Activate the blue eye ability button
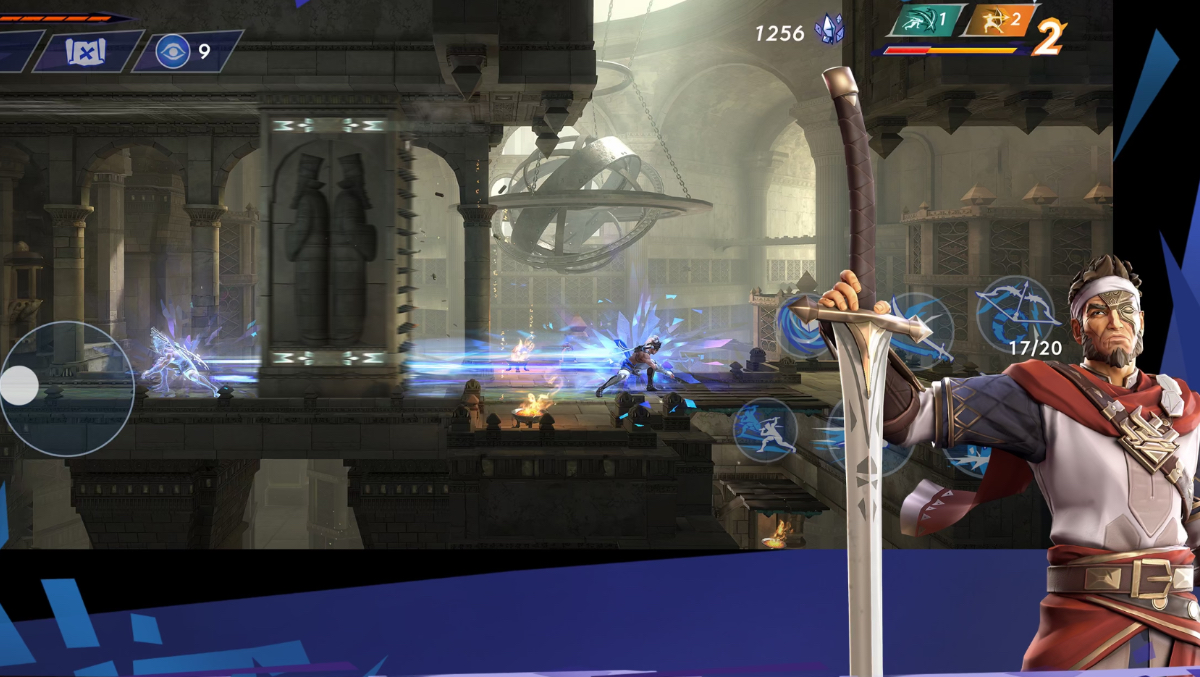Image resolution: width=1200 pixels, height=677 pixels. click(173, 51)
